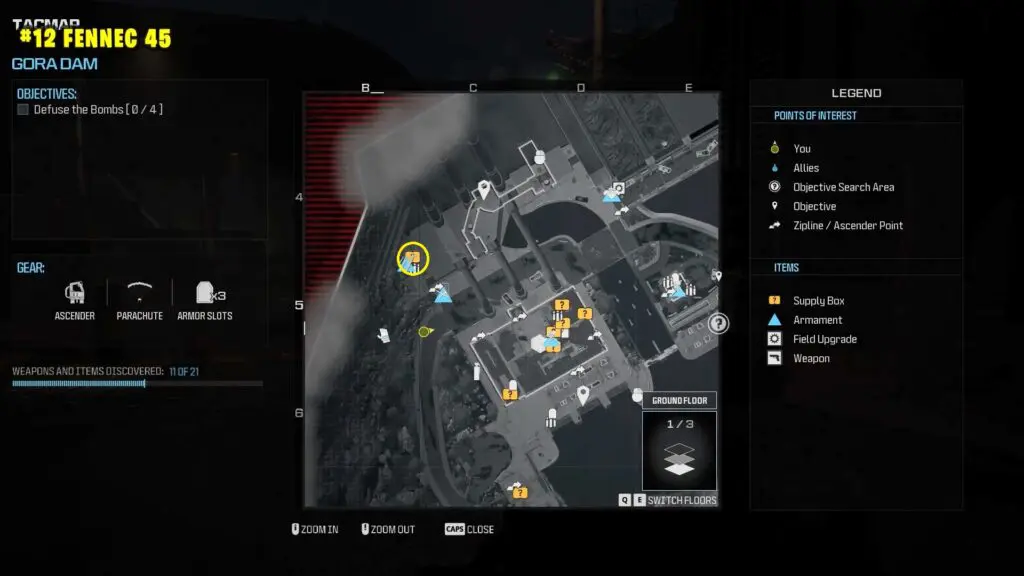The height and width of the screenshot is (576, 1024).
Task: Choose the Supply Box legend entry
Action: (x=818, y=301)
